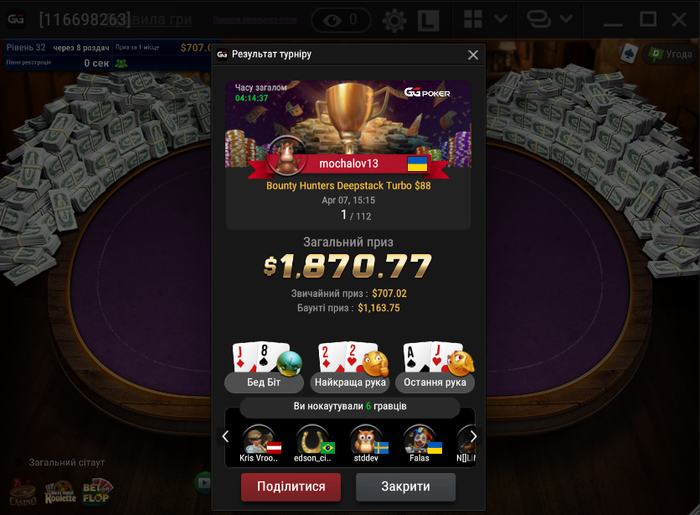Select knocked-out player edson_ci avatar

[x=312, y=439]
